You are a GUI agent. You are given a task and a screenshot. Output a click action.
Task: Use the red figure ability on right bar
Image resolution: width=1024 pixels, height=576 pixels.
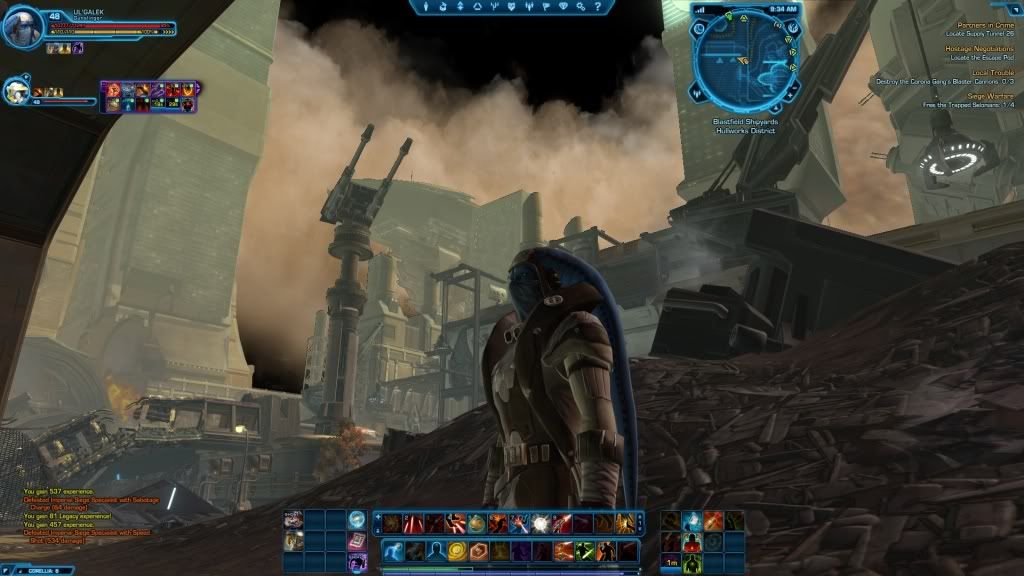point(692,543)
